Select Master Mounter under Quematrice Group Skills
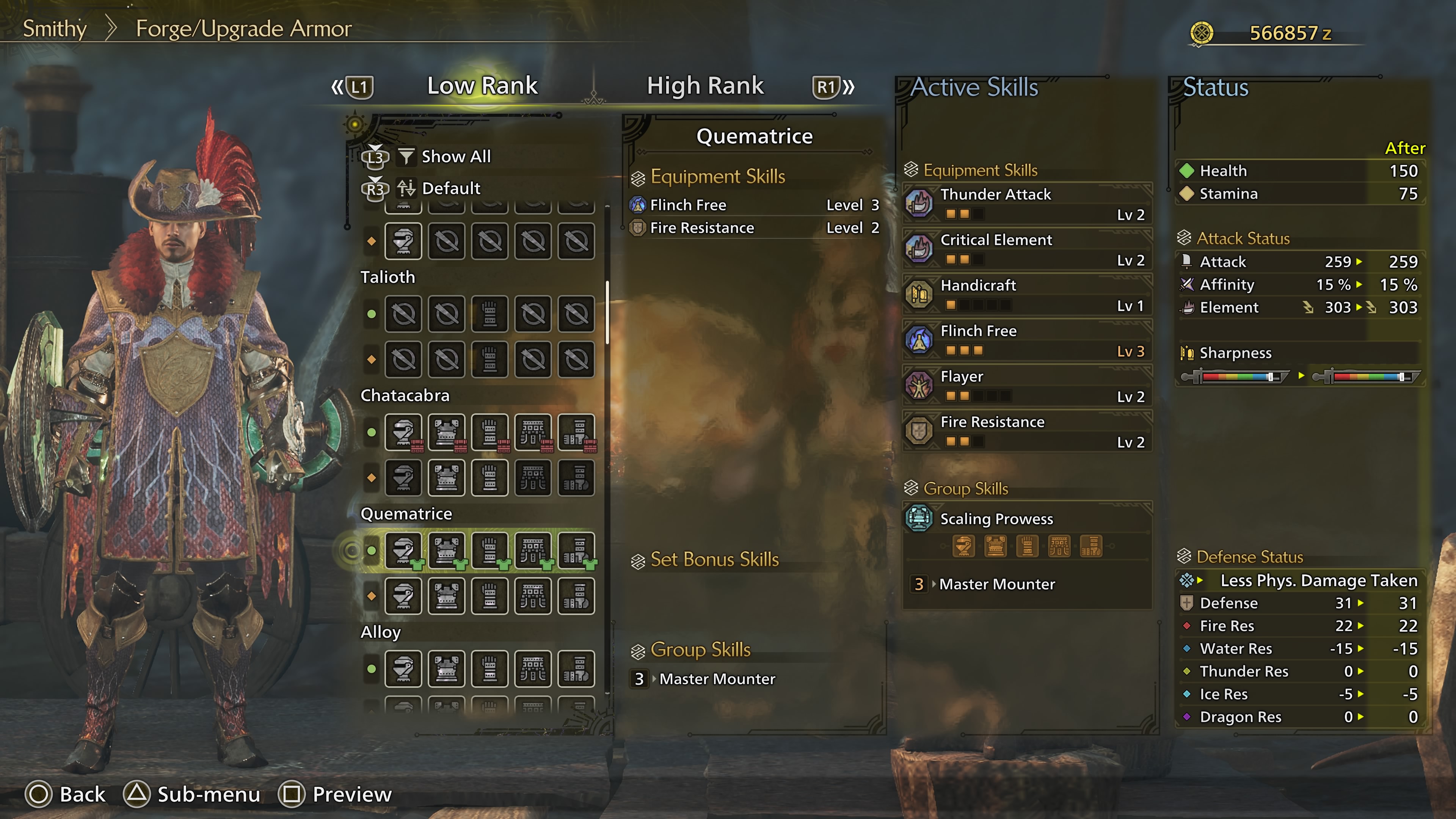Viewport: 1456px width, 819px height. coord(717,679)
